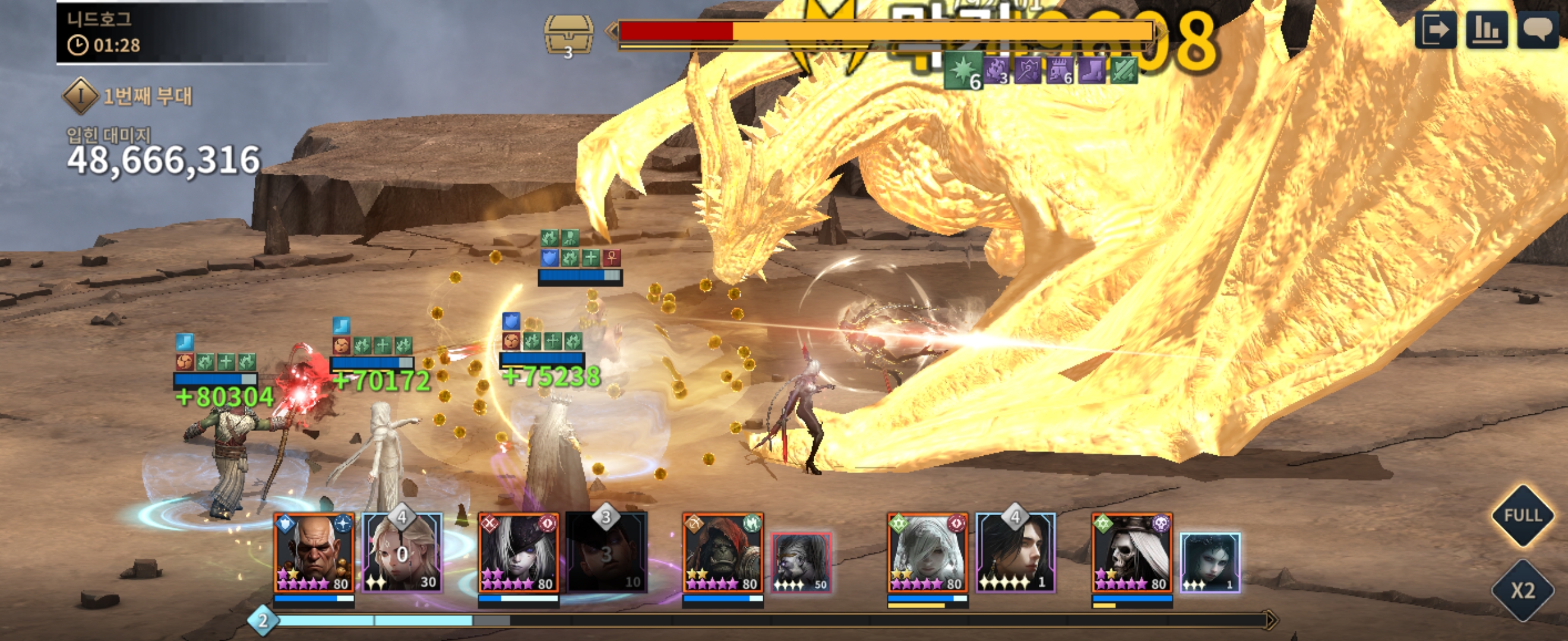Viewport: 1568px width, 641px height.
Task: Inspect the green starburst boss buff icon
Action: [x=963, y=69]
